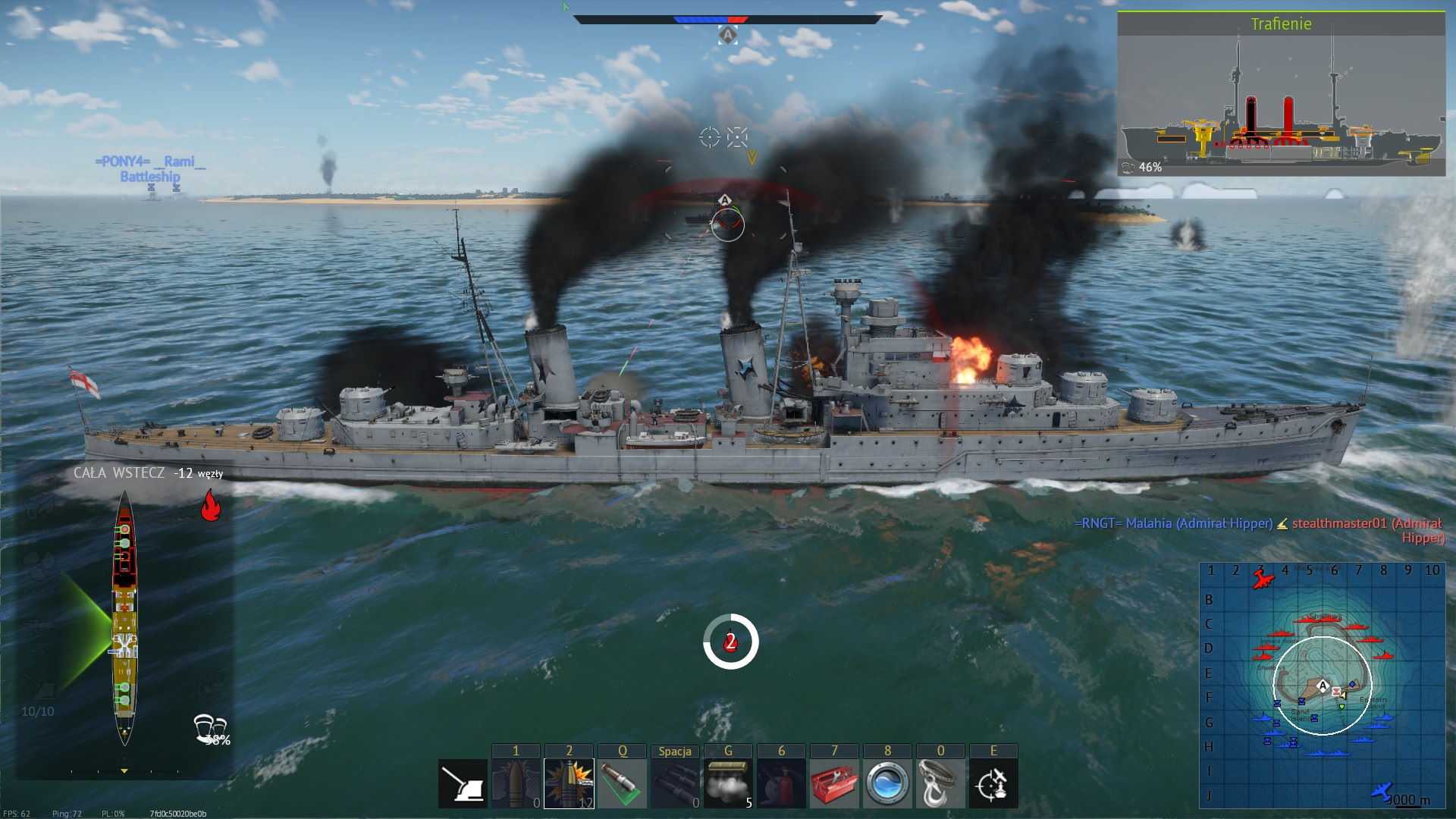Activate the porthole unwatering pump
This screenshot has height=819, width=1456.
(887, 784)
